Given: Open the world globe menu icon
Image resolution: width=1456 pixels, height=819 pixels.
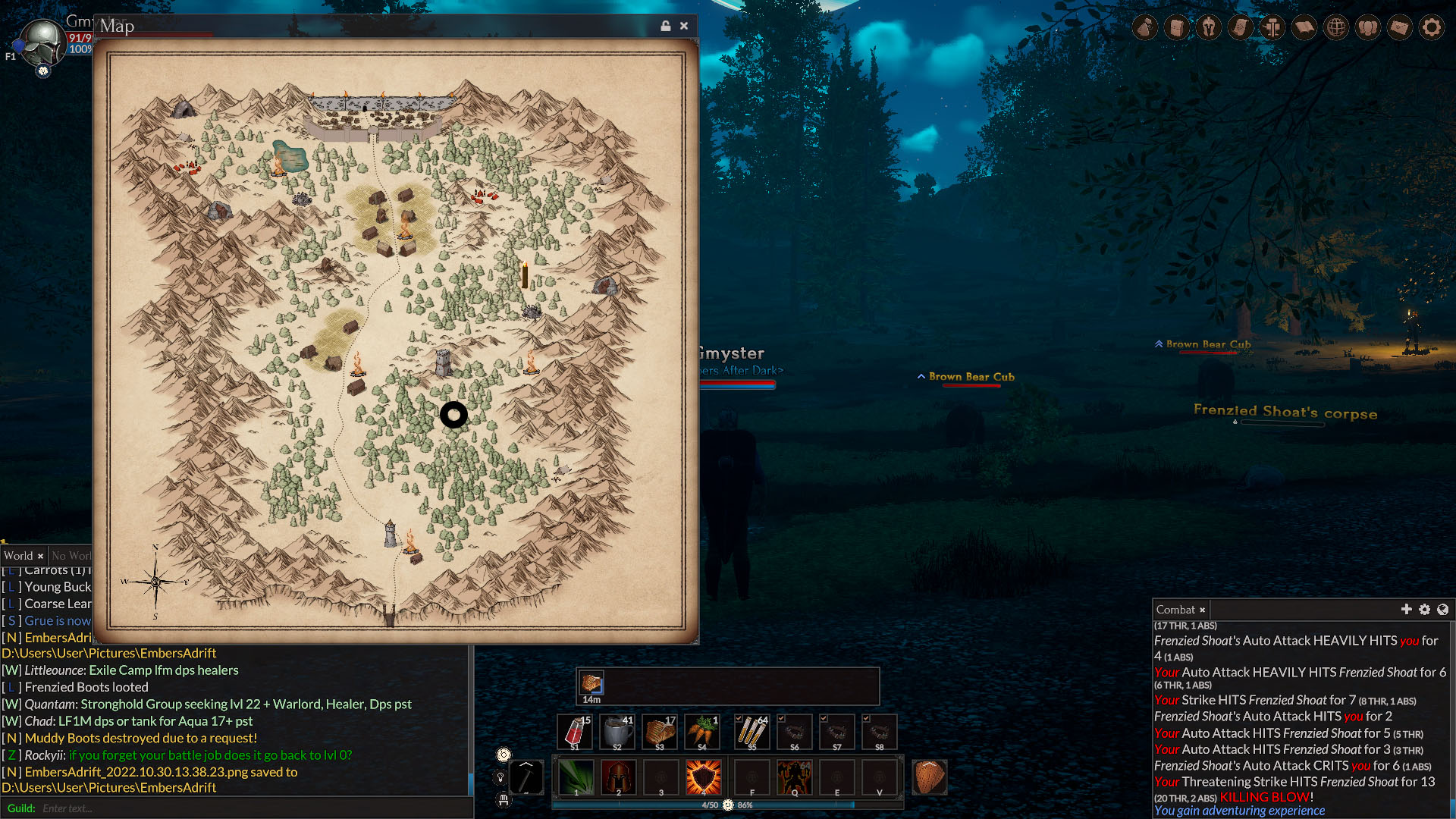Looking at the screenshot, I should (x=1336, y=28).
